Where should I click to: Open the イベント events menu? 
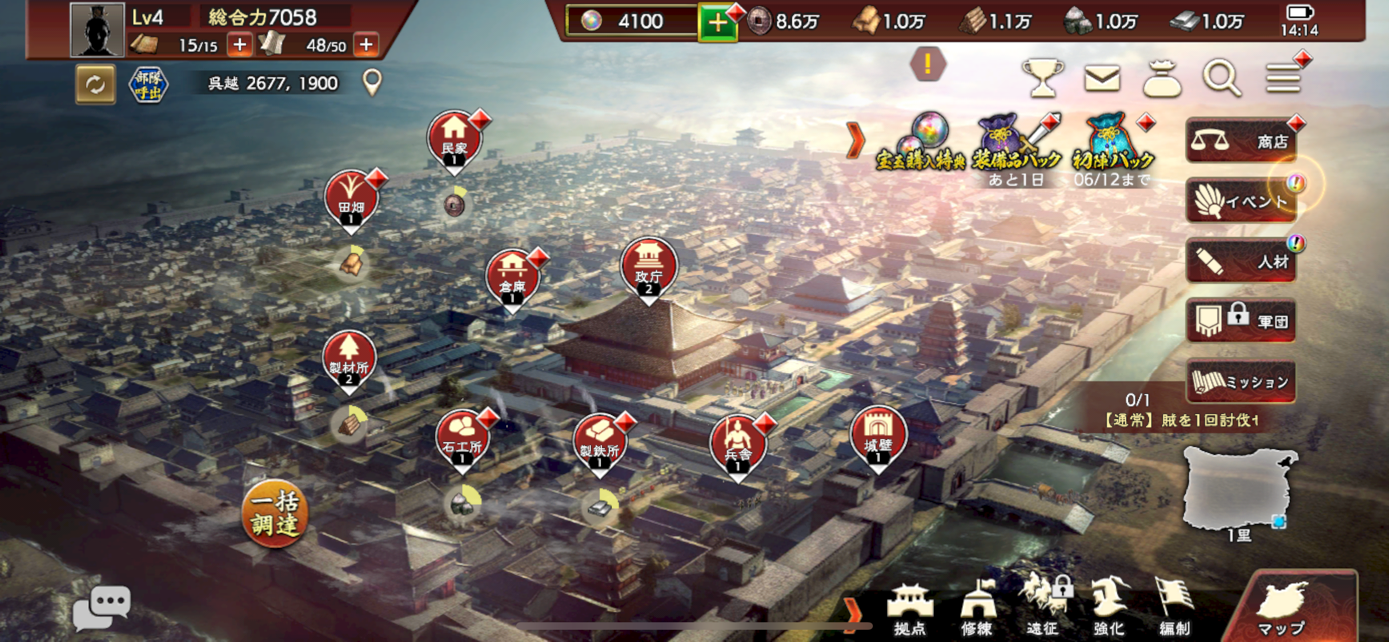pyautogui.click(x=1241, y=202)
